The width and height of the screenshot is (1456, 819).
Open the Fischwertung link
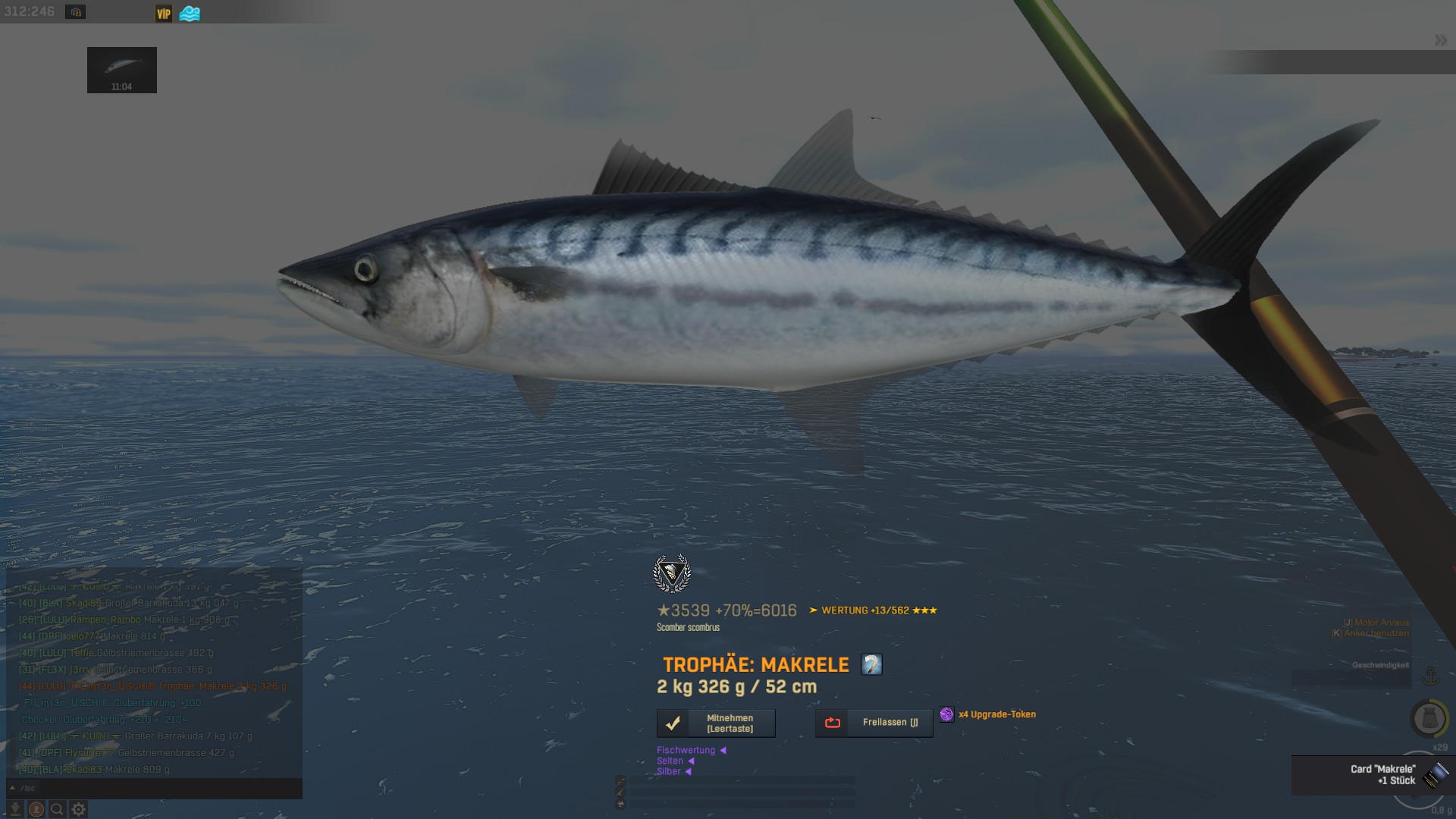[x=686, y=750]
